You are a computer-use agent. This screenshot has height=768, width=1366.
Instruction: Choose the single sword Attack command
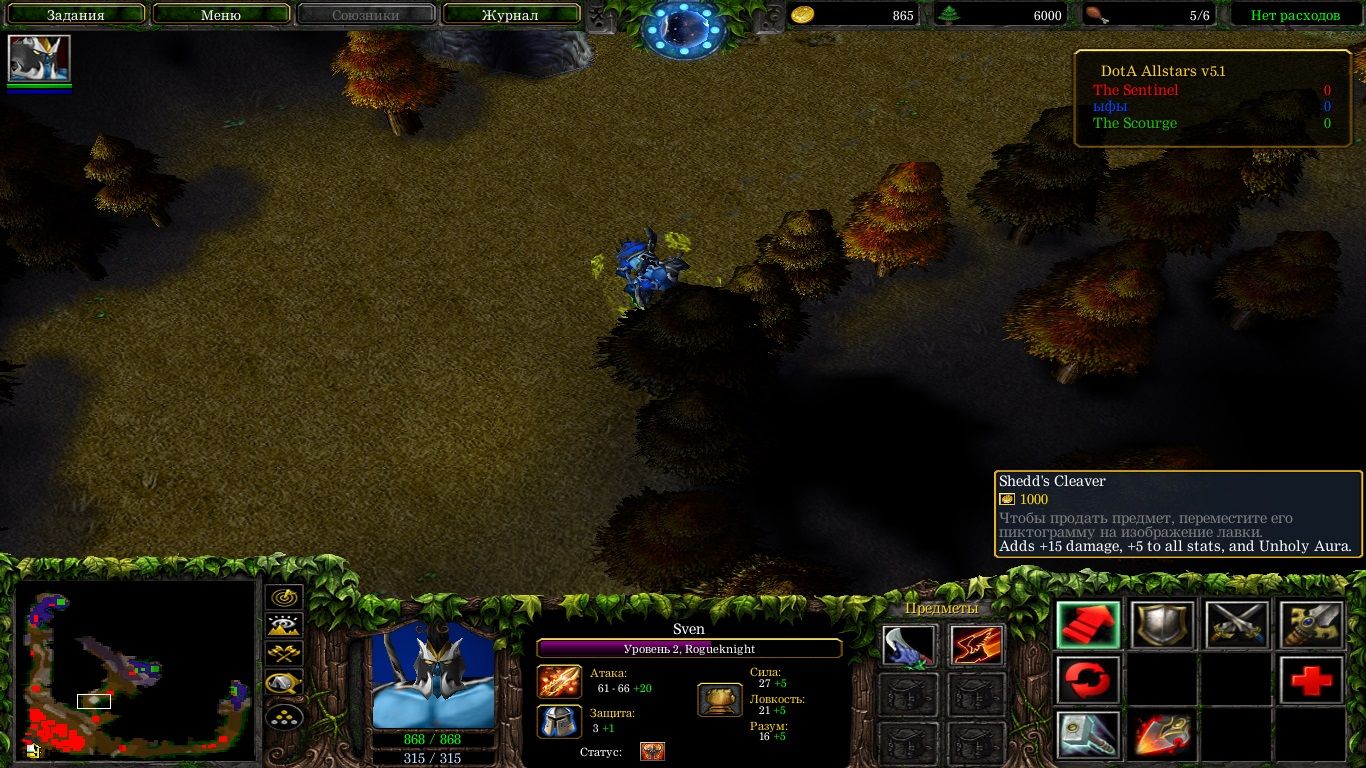[1311, 626]
